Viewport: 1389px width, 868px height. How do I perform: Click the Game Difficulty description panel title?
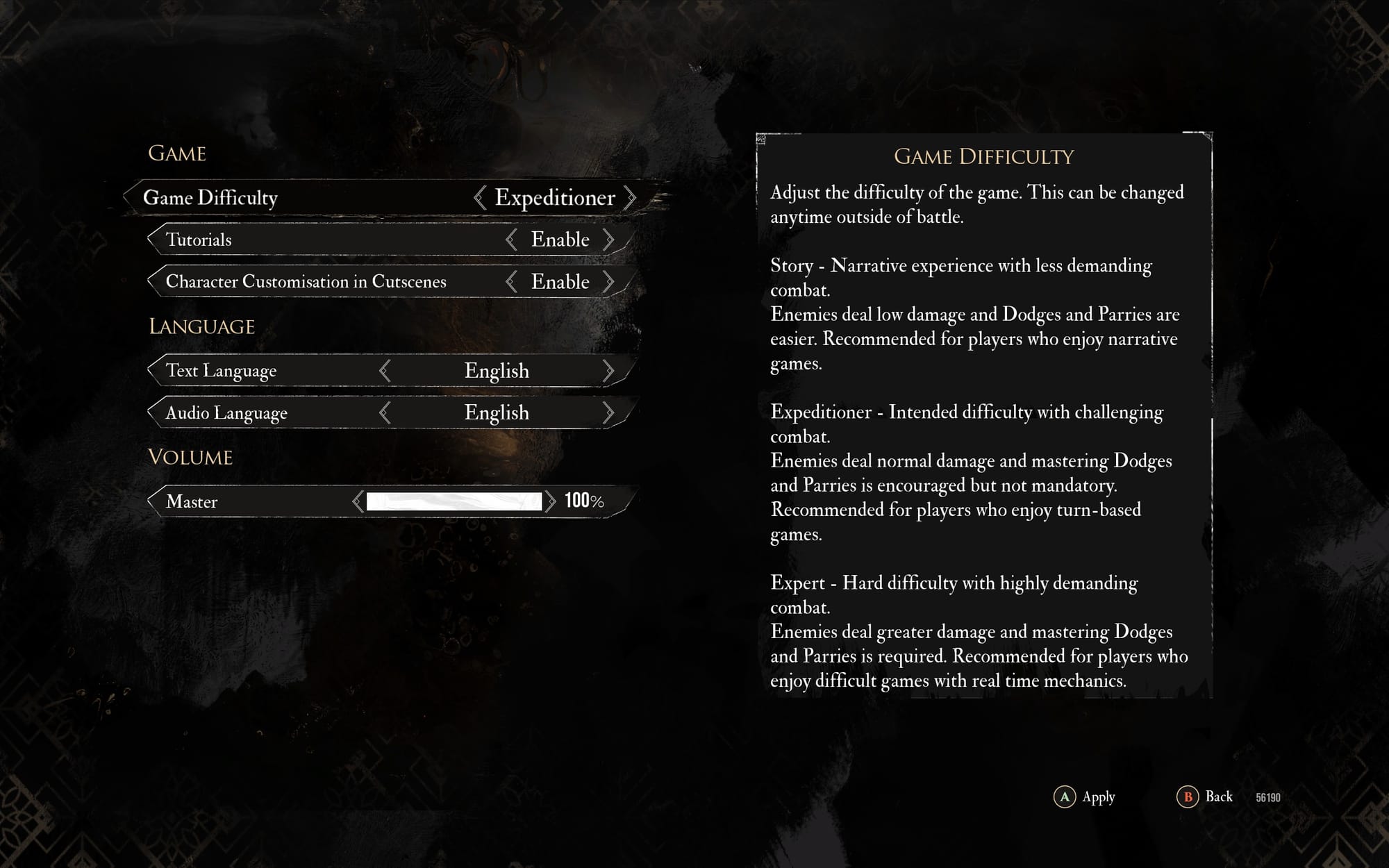pos(983,157)
